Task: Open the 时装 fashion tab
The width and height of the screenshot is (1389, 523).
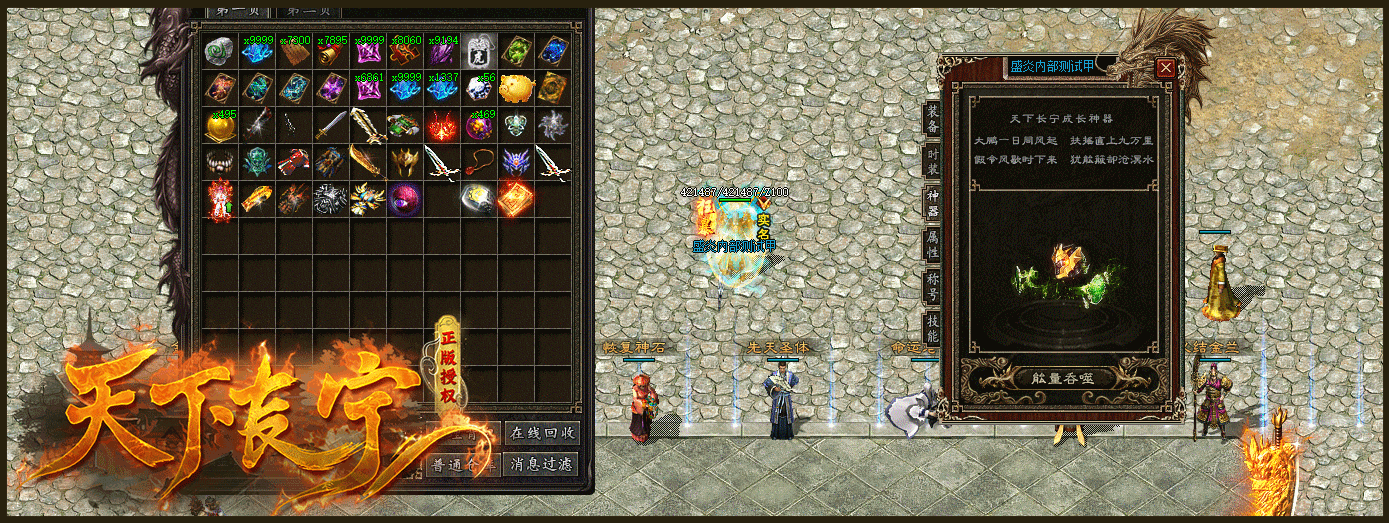Action: (931, 163)
